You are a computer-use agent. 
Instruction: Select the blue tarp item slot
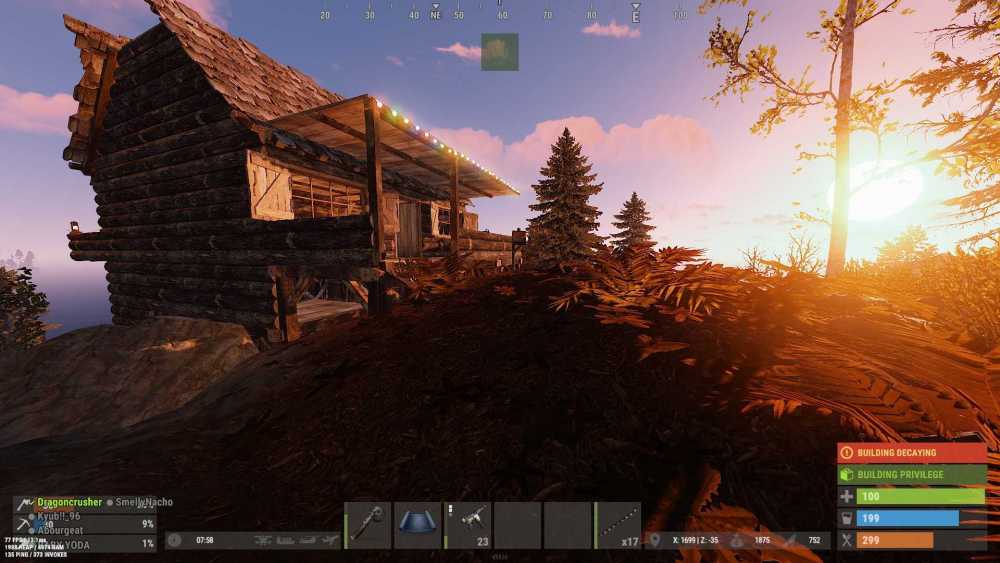click(418, 525)
